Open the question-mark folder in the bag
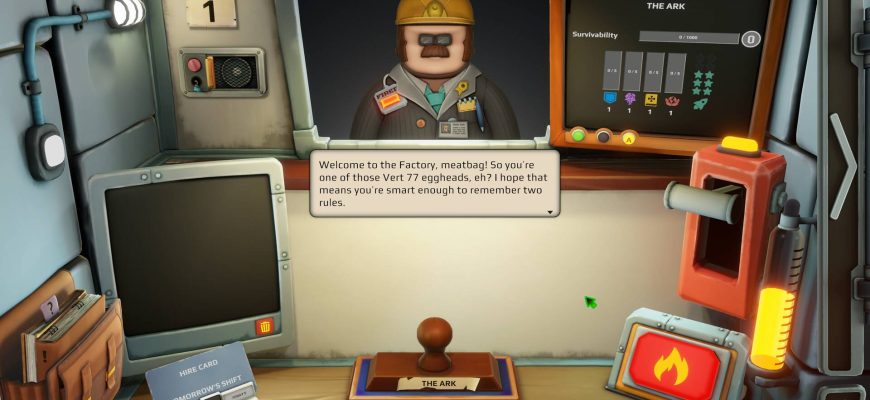 click(x=50, y=306)
